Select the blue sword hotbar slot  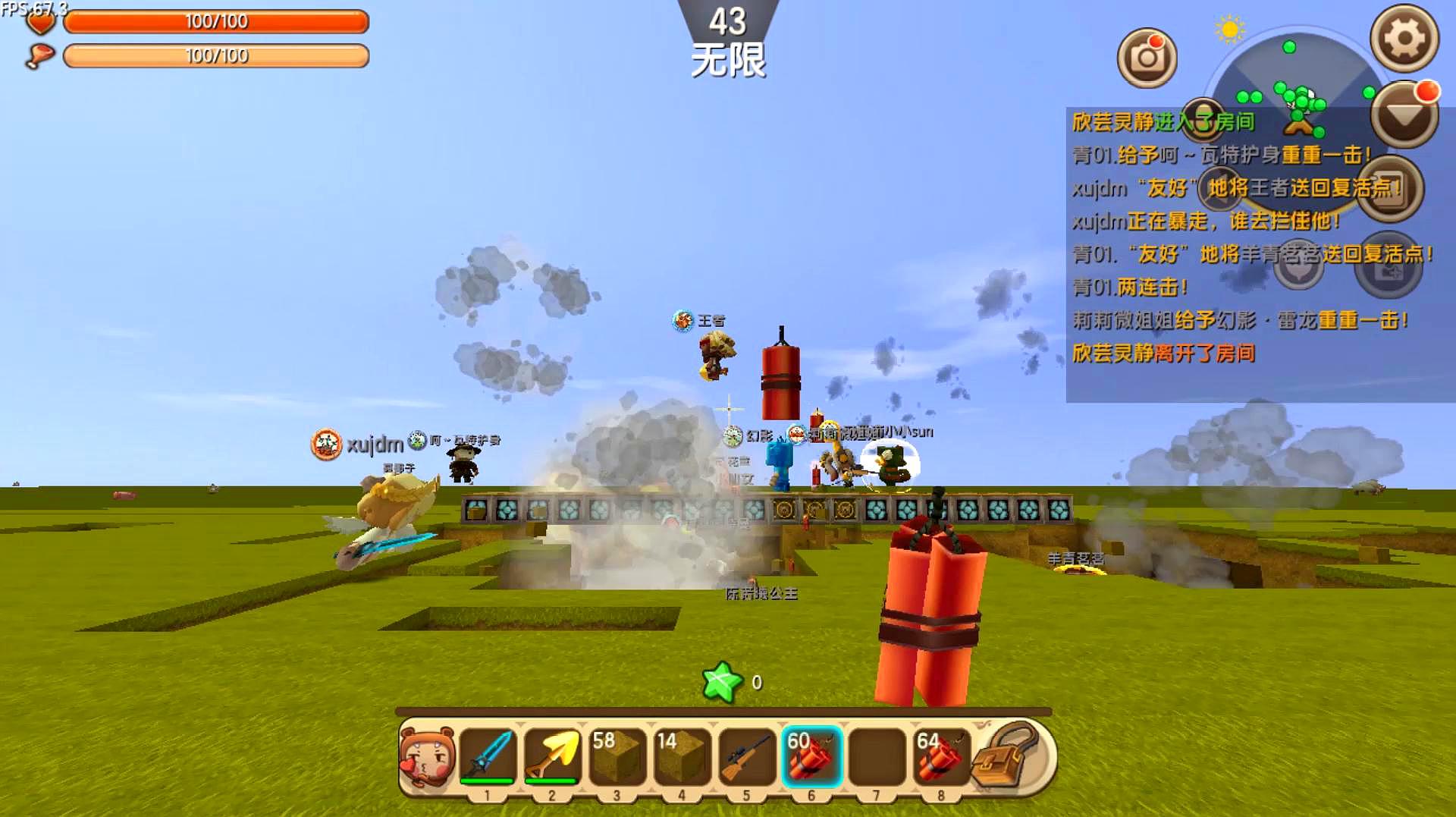487,755
